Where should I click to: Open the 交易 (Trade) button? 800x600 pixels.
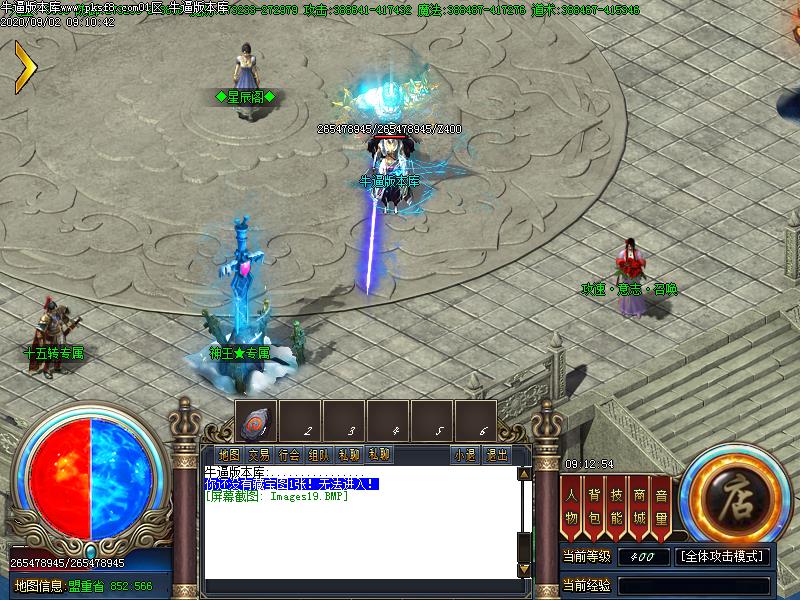click(259, 454)
